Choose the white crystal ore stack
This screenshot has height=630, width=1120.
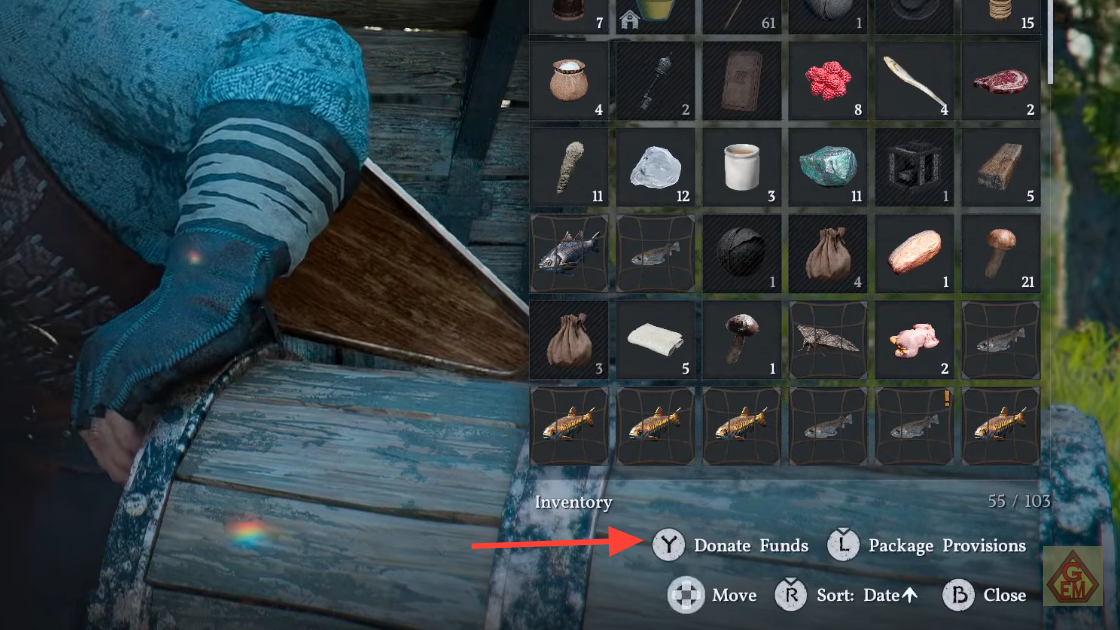655,167
